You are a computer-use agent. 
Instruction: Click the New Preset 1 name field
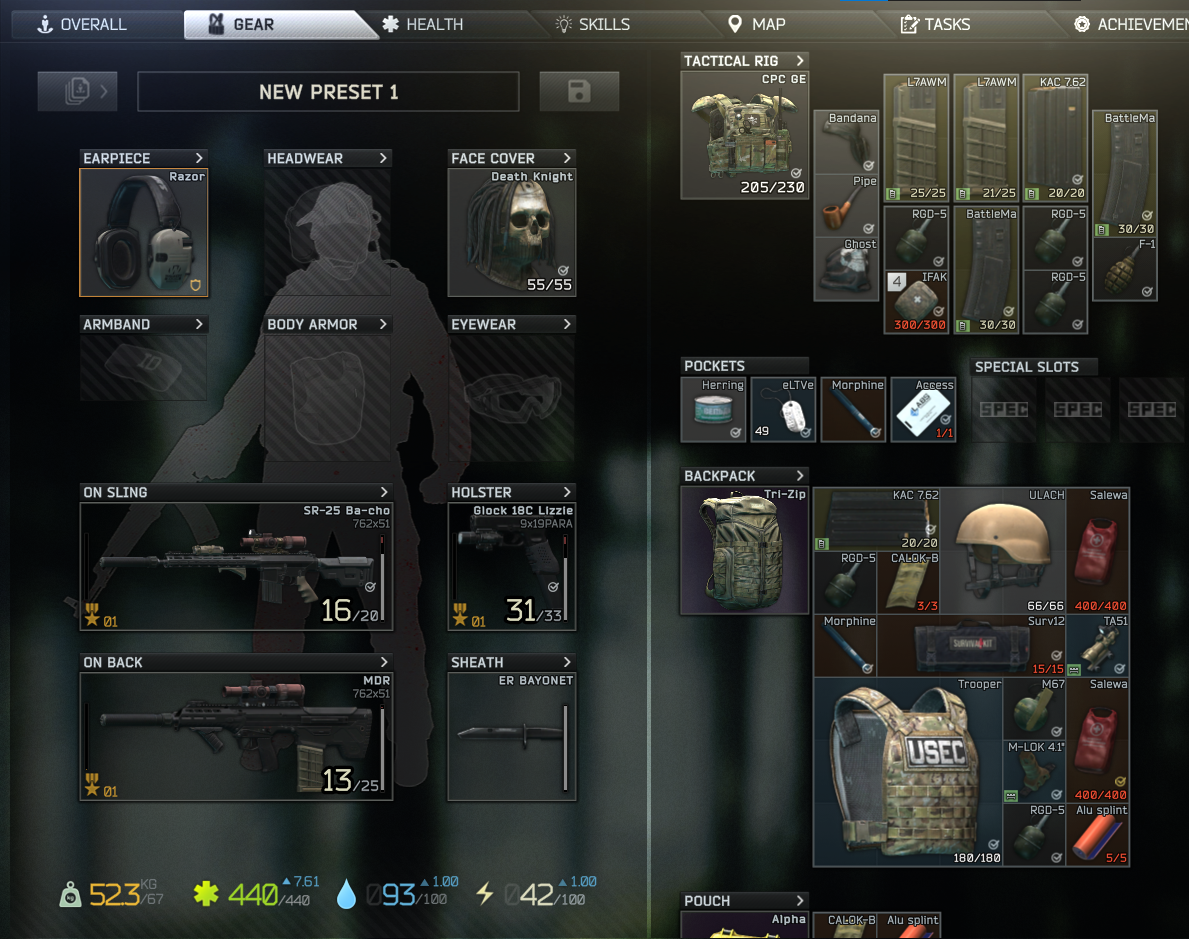tap(328, 92)
